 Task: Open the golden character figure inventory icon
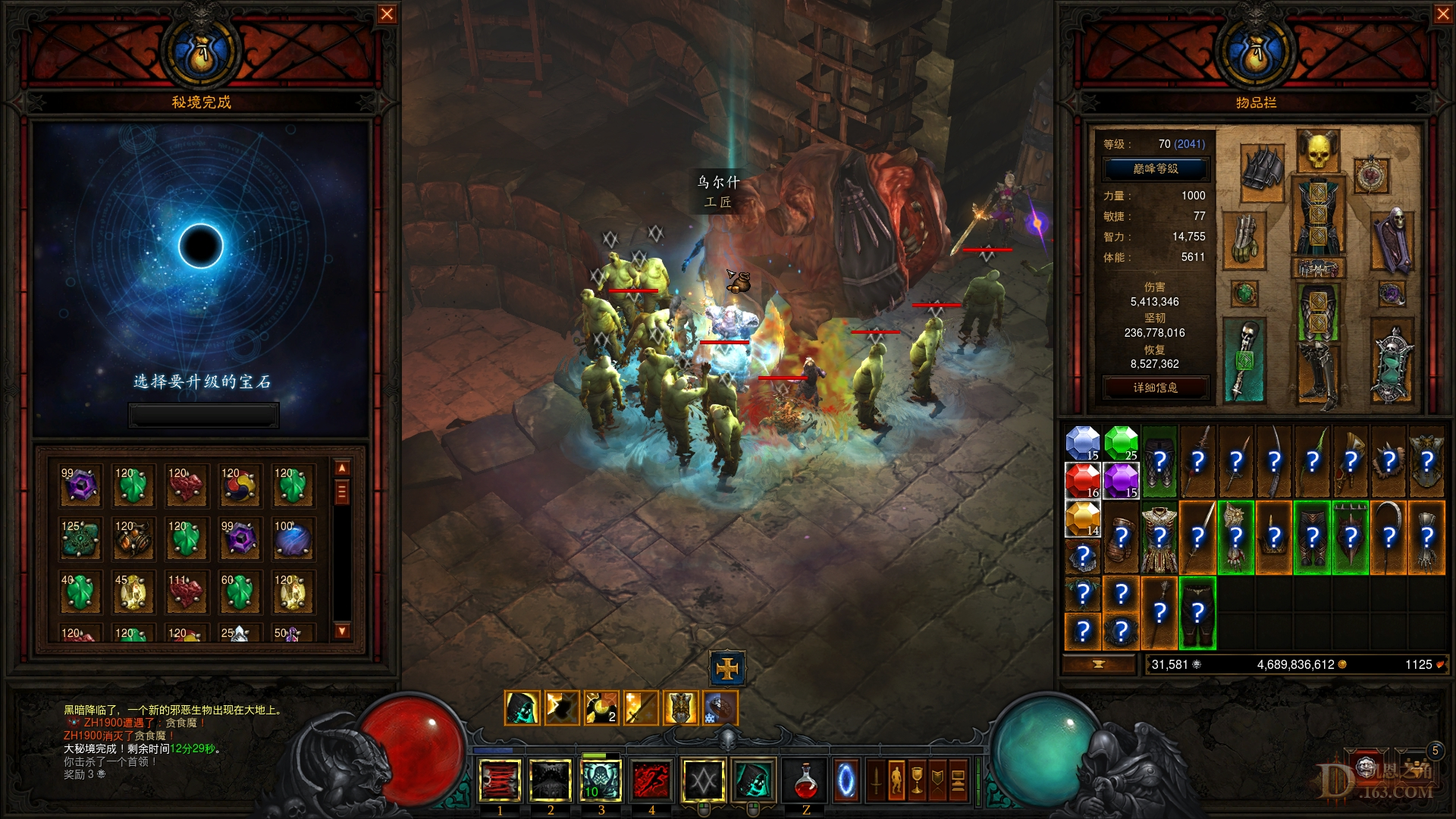[x=896, y=780]
